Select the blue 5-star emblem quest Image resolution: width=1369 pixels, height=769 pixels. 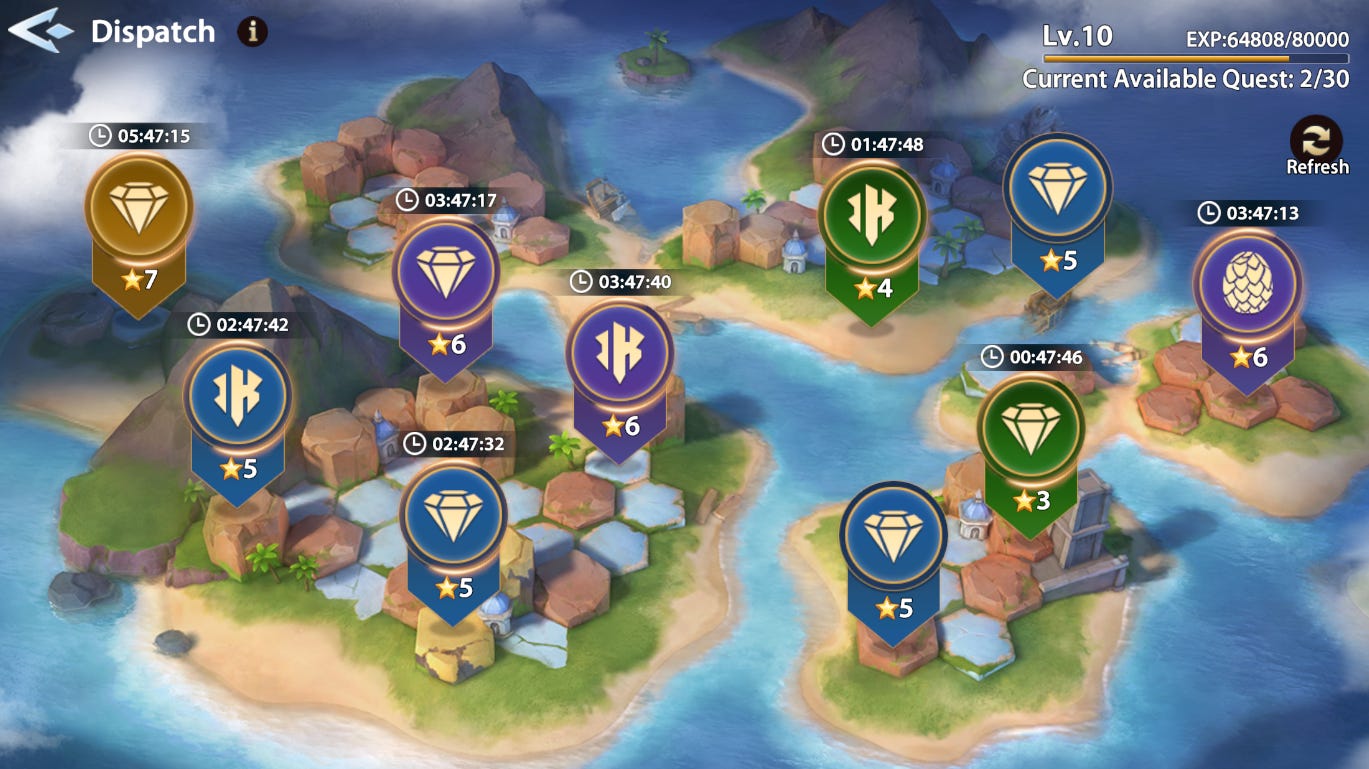237,395
